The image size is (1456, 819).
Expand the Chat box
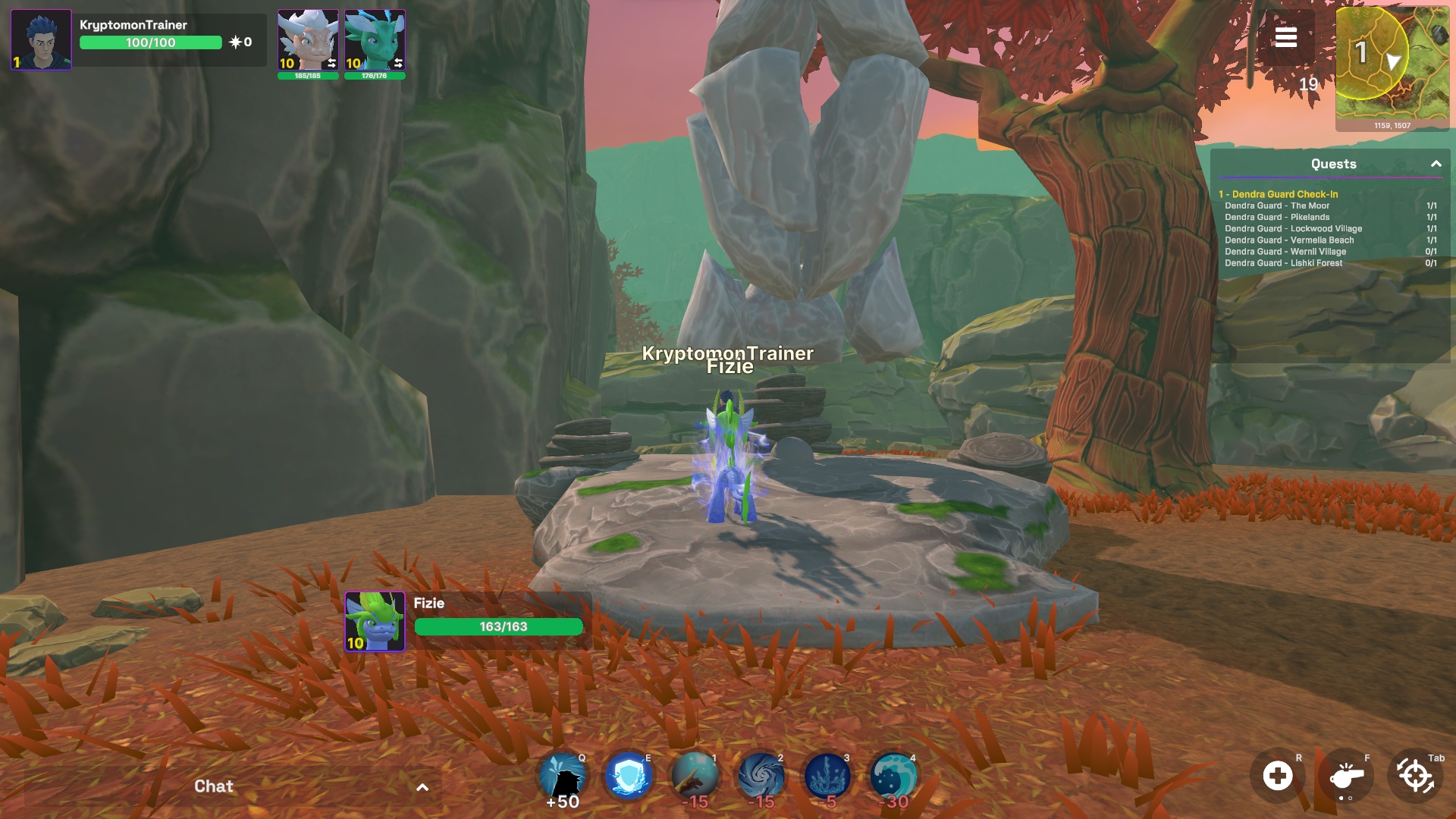point(422,787)
